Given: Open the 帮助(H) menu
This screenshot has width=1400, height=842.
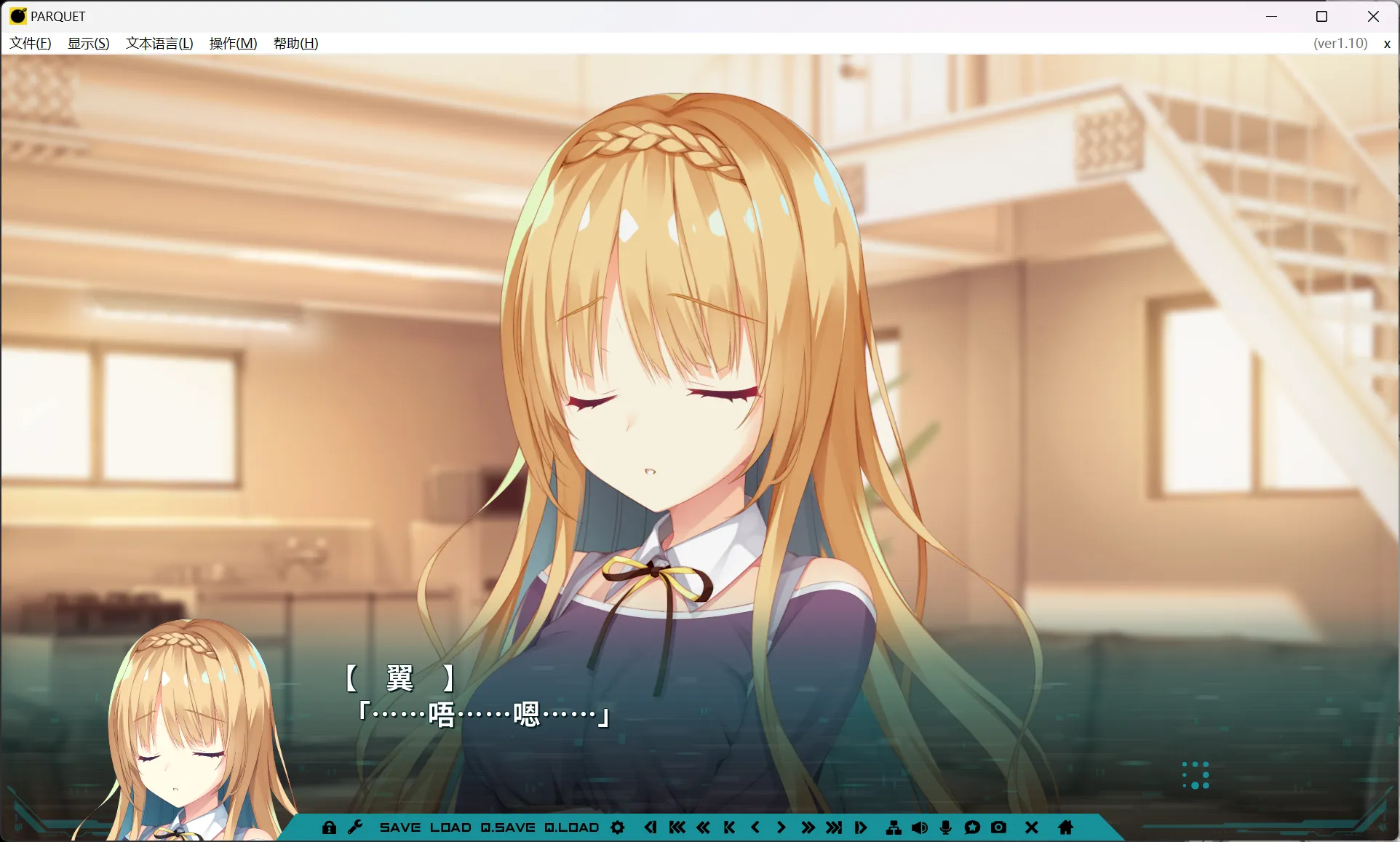Looking at the screenshot, I should click(x=295, y=44).
